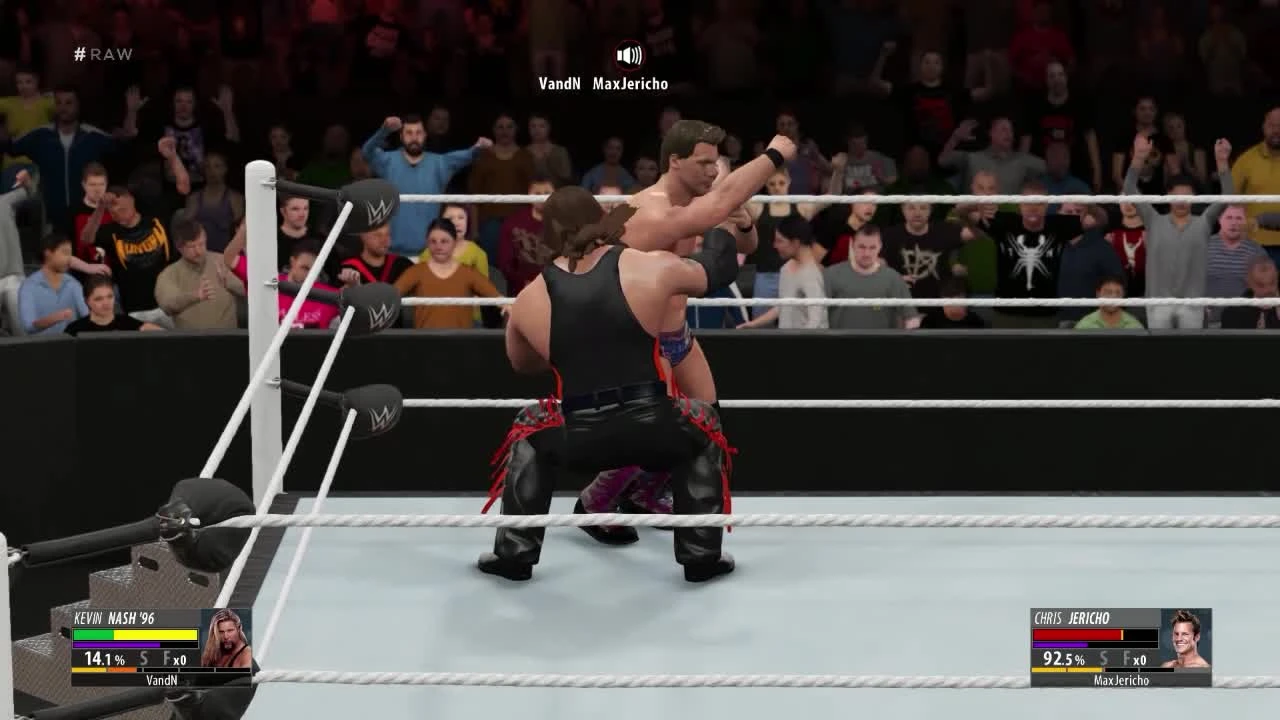Click the x0 finisher counter for Chris Jericho
Viewport: 1280px width, 720px height.
click(1140, 659)
